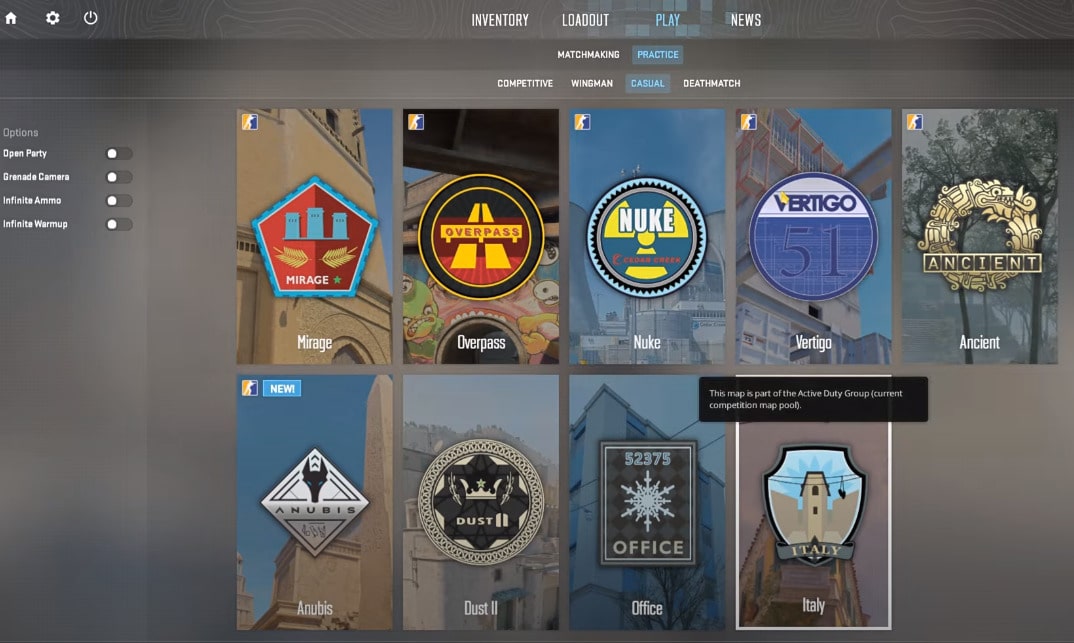Viewport: 1074px width, 643px height.
Task: Turn on Infinite Ammo
Action: point(118,201)
